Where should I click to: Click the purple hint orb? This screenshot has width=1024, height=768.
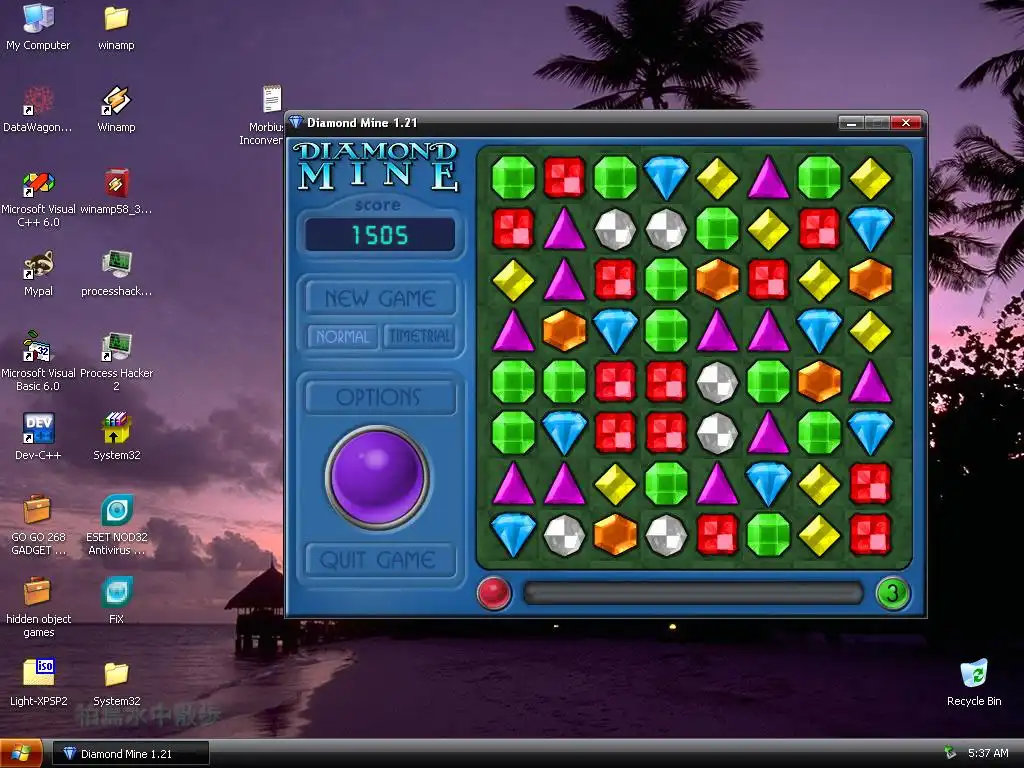tap(378, 477)
